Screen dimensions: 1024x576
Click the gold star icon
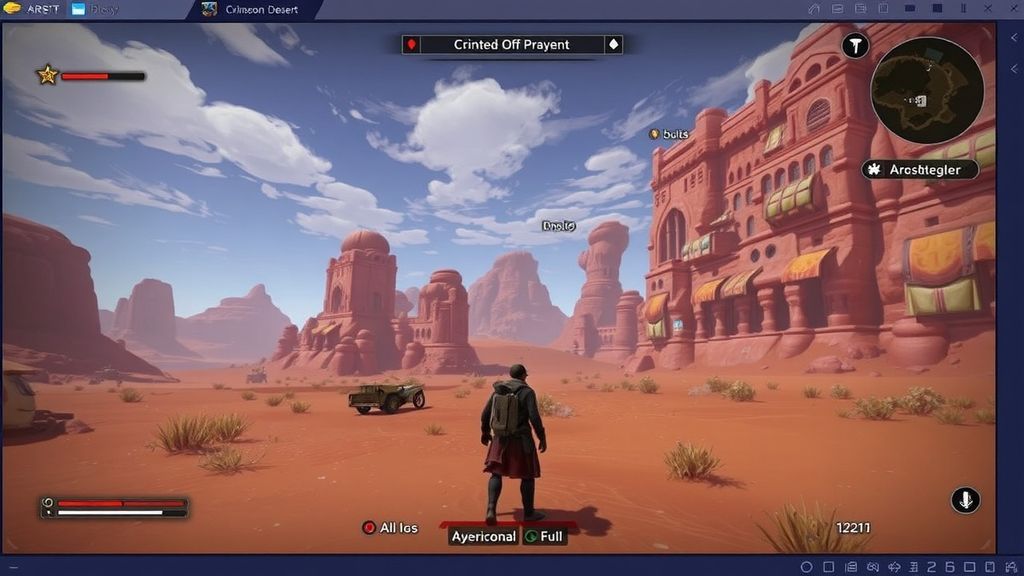click(x=47, y=74)
